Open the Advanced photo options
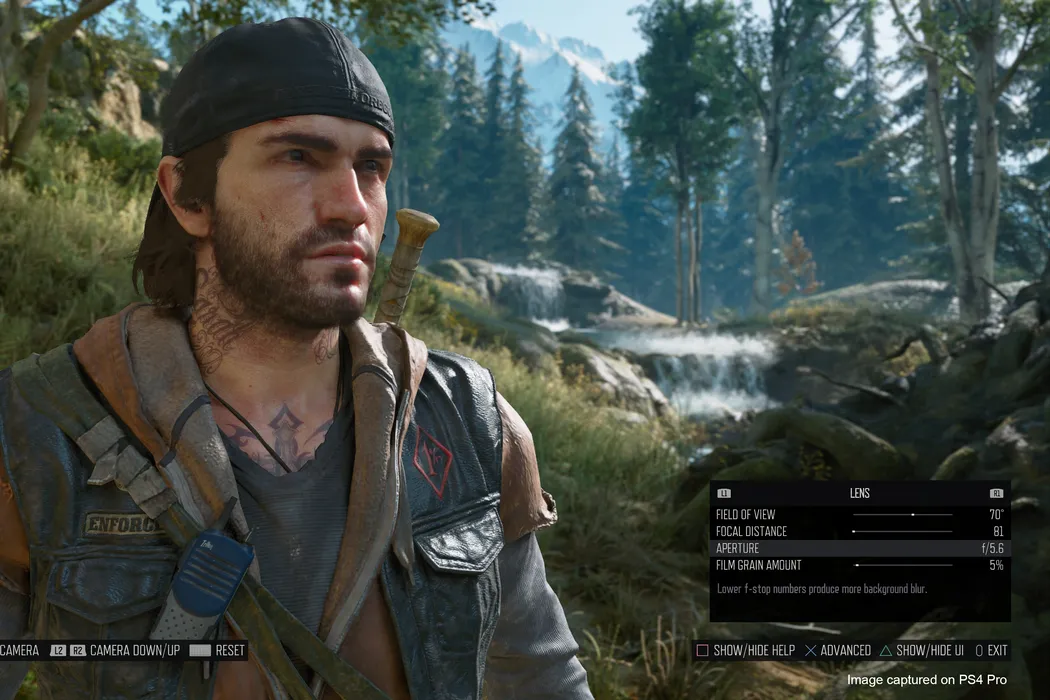Viewport: 1050px width, 700px height. point(838,651)
